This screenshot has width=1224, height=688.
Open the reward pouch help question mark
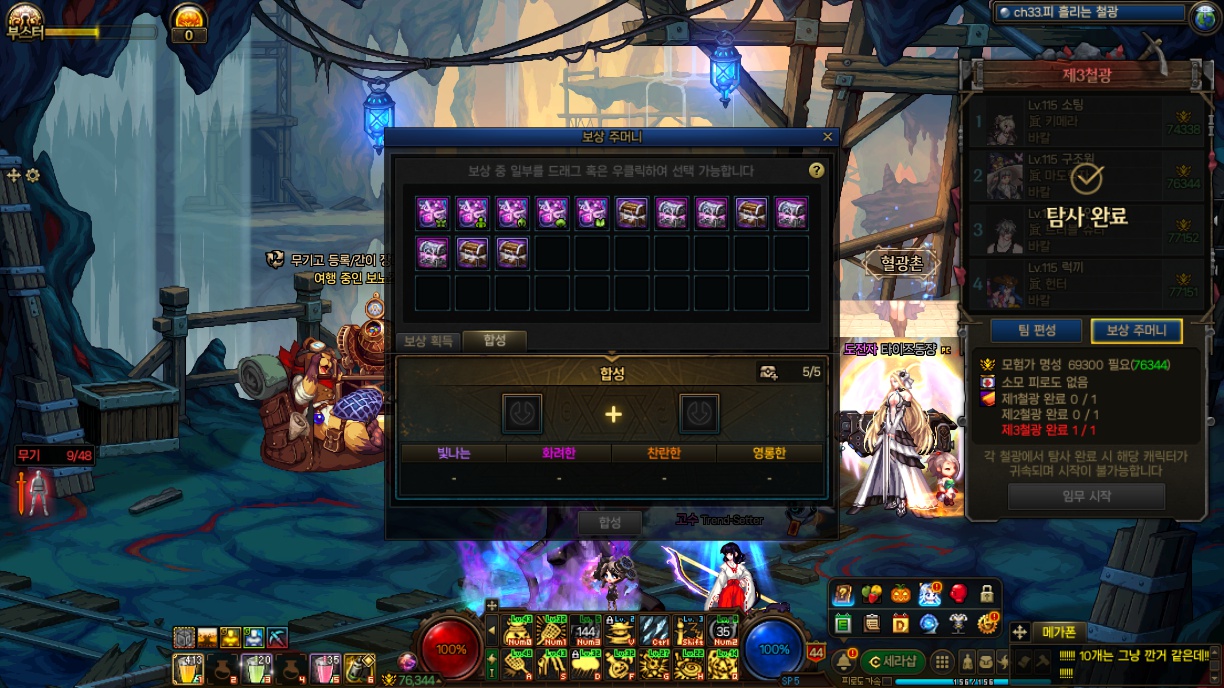[816, 171]
